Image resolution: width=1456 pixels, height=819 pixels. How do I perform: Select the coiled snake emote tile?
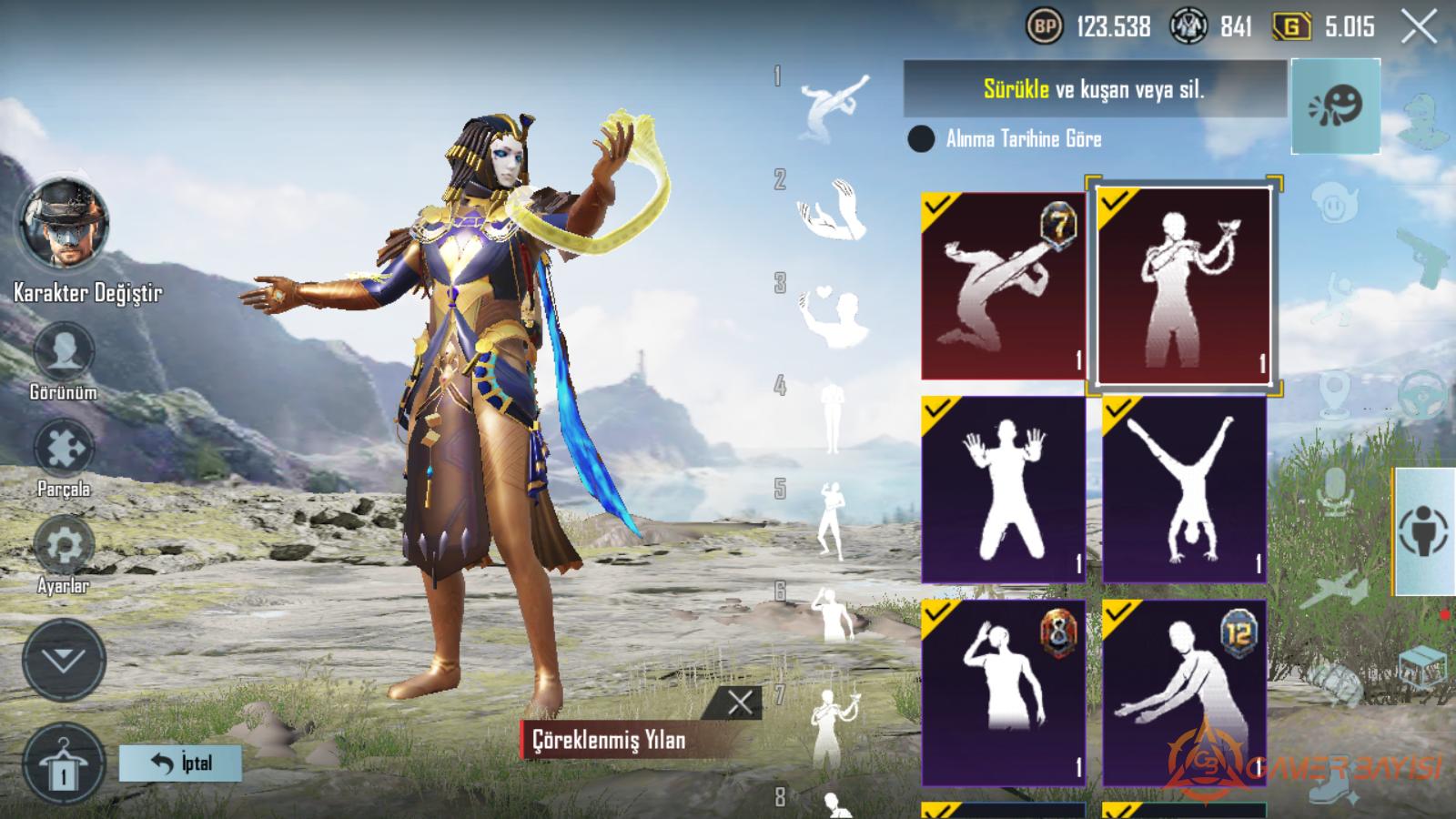coord(1184,287)
